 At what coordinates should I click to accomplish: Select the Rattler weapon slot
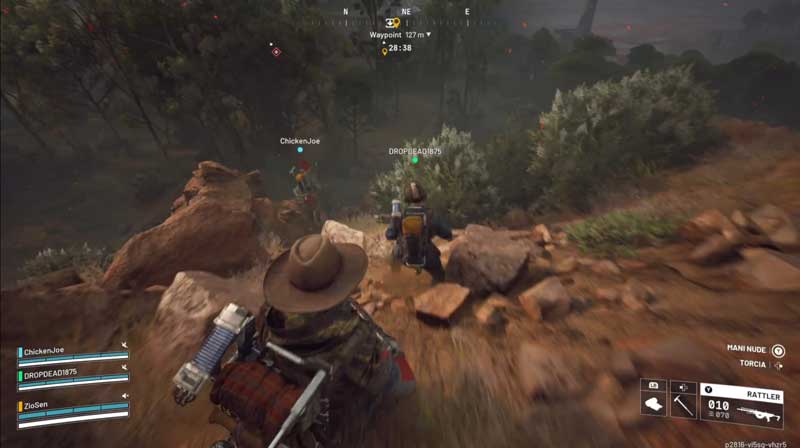click(741, 404)
